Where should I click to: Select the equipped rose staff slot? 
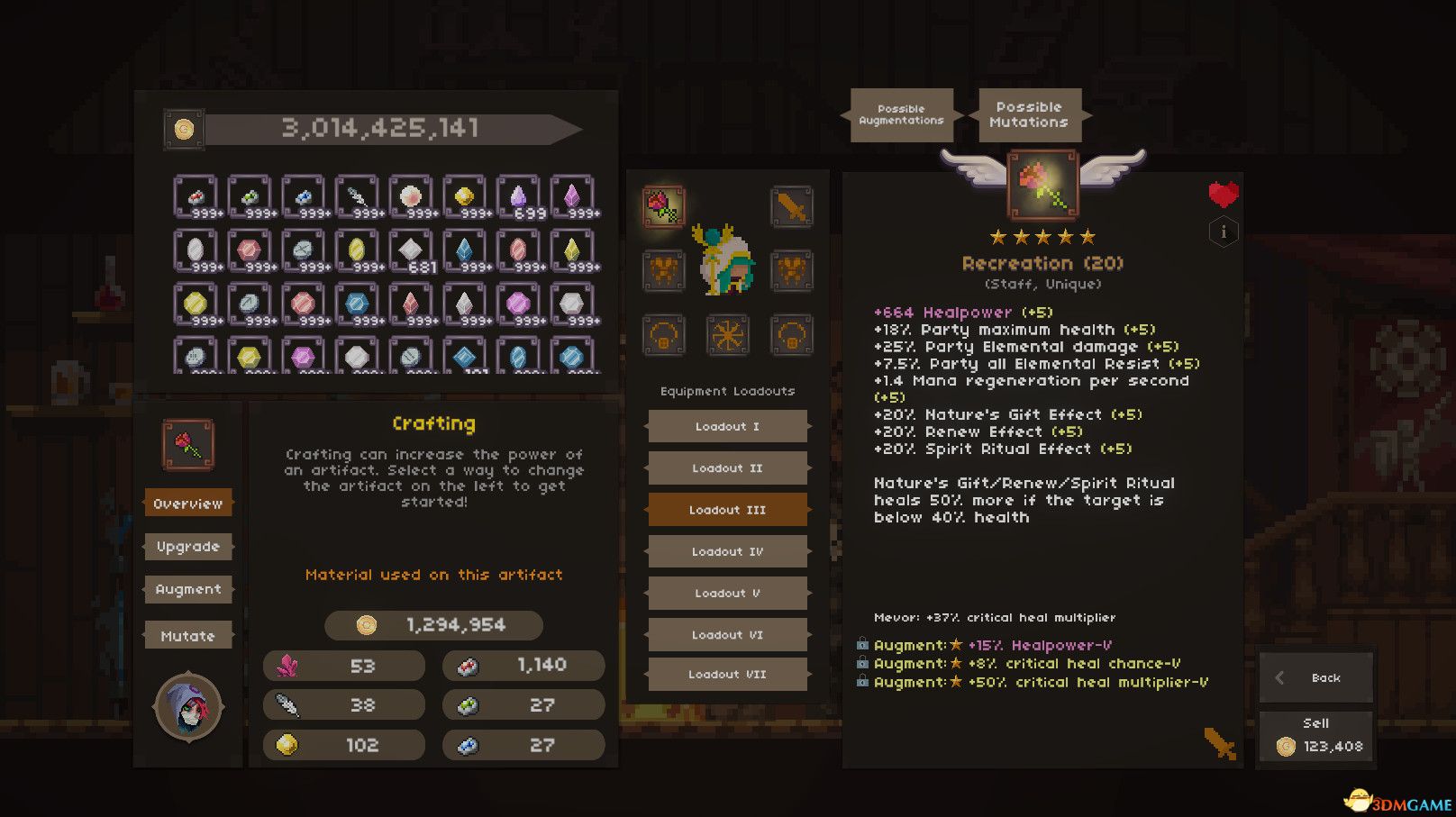(x=664, y=206)
